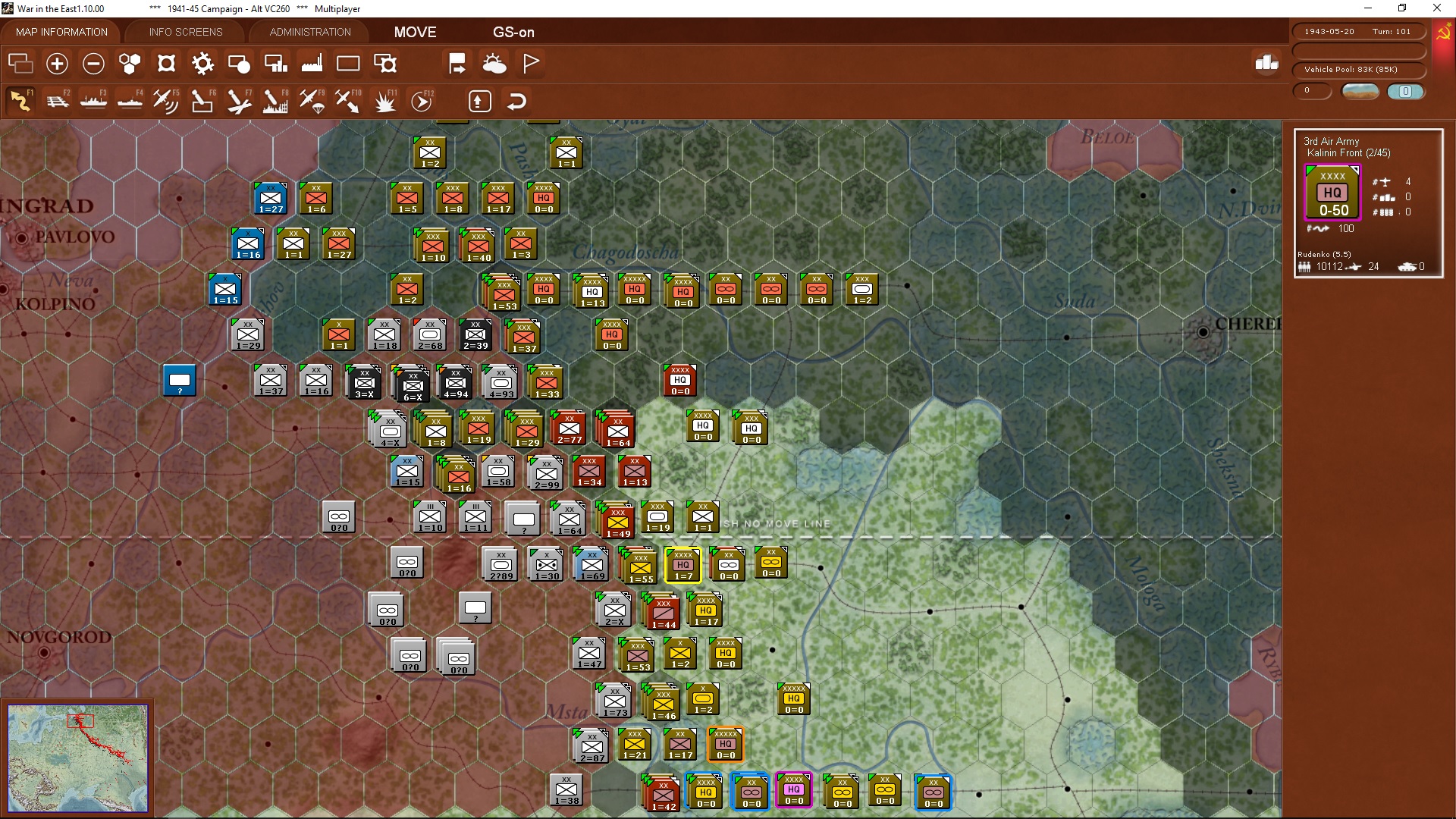
Task: Toggle counters display with stacked squares icon
Action: click(x=20, y=64)
